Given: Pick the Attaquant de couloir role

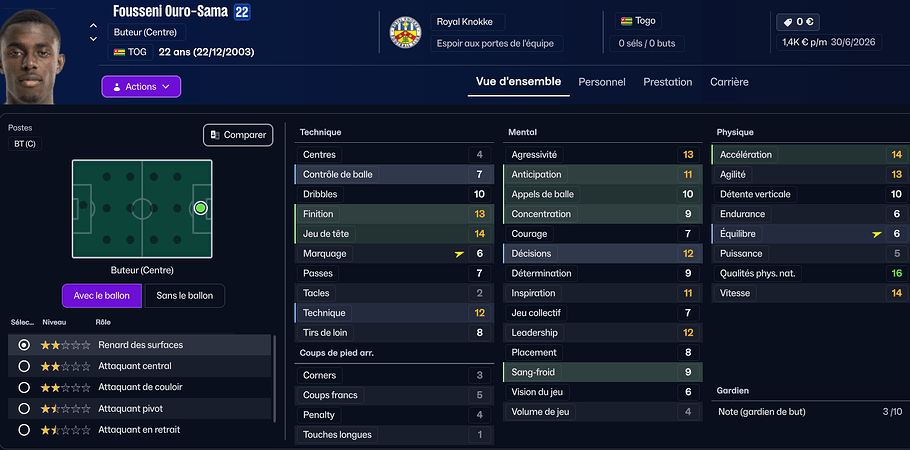Looking at the screenshot, I should point(24,387).
